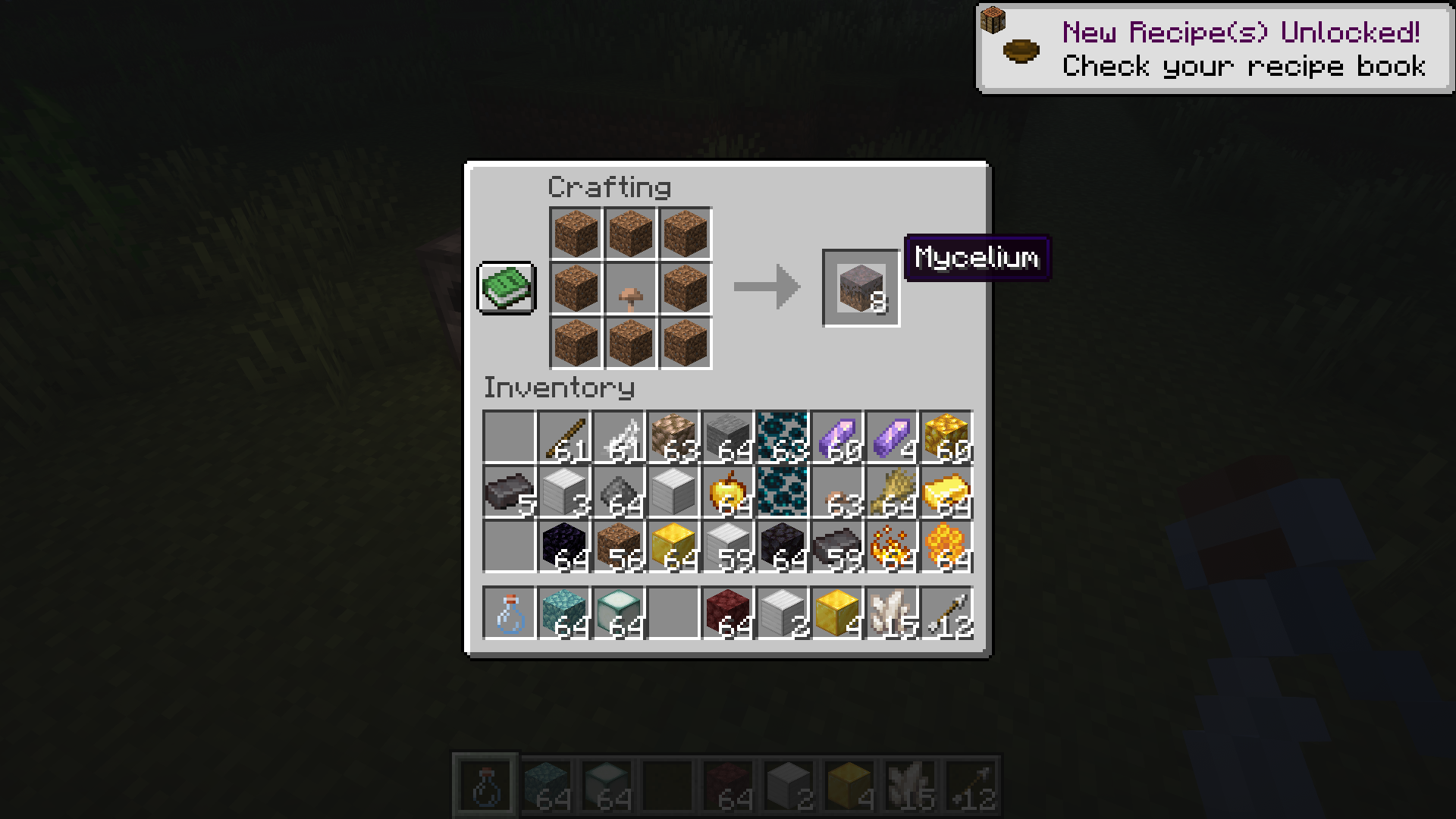The image size is (1456, 819).
Task: Select the stick stack in the inventory
Action: coord(563,438)
